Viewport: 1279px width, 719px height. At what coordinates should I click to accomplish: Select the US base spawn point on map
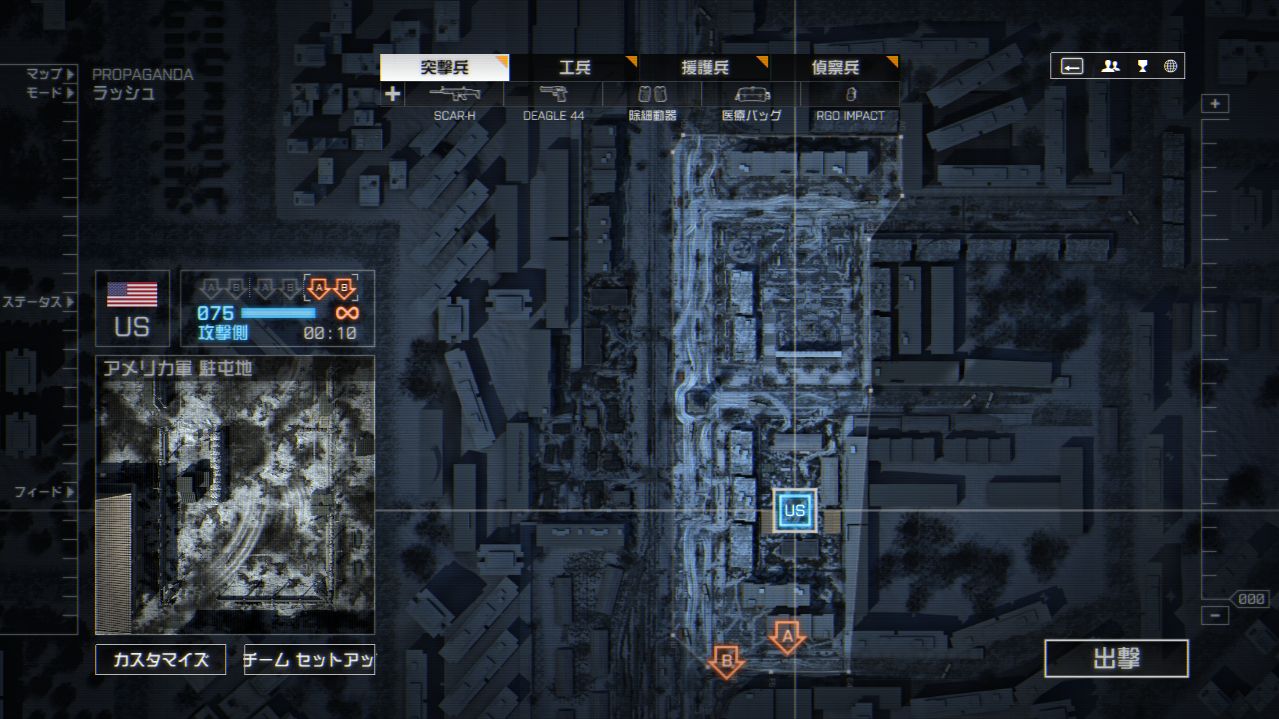[x=795, y=511]
